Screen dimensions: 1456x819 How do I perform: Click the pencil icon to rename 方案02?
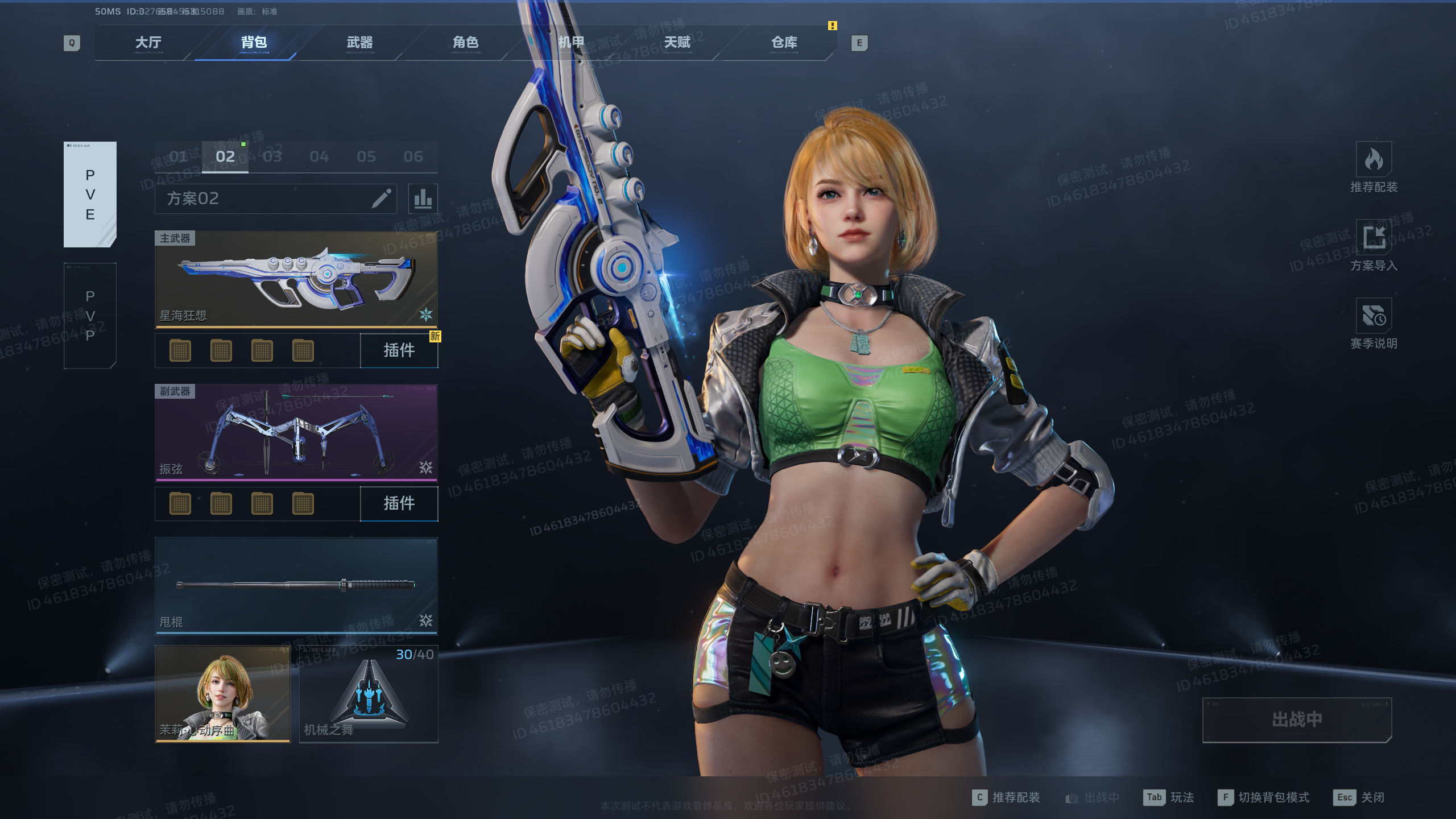(382, 198)
